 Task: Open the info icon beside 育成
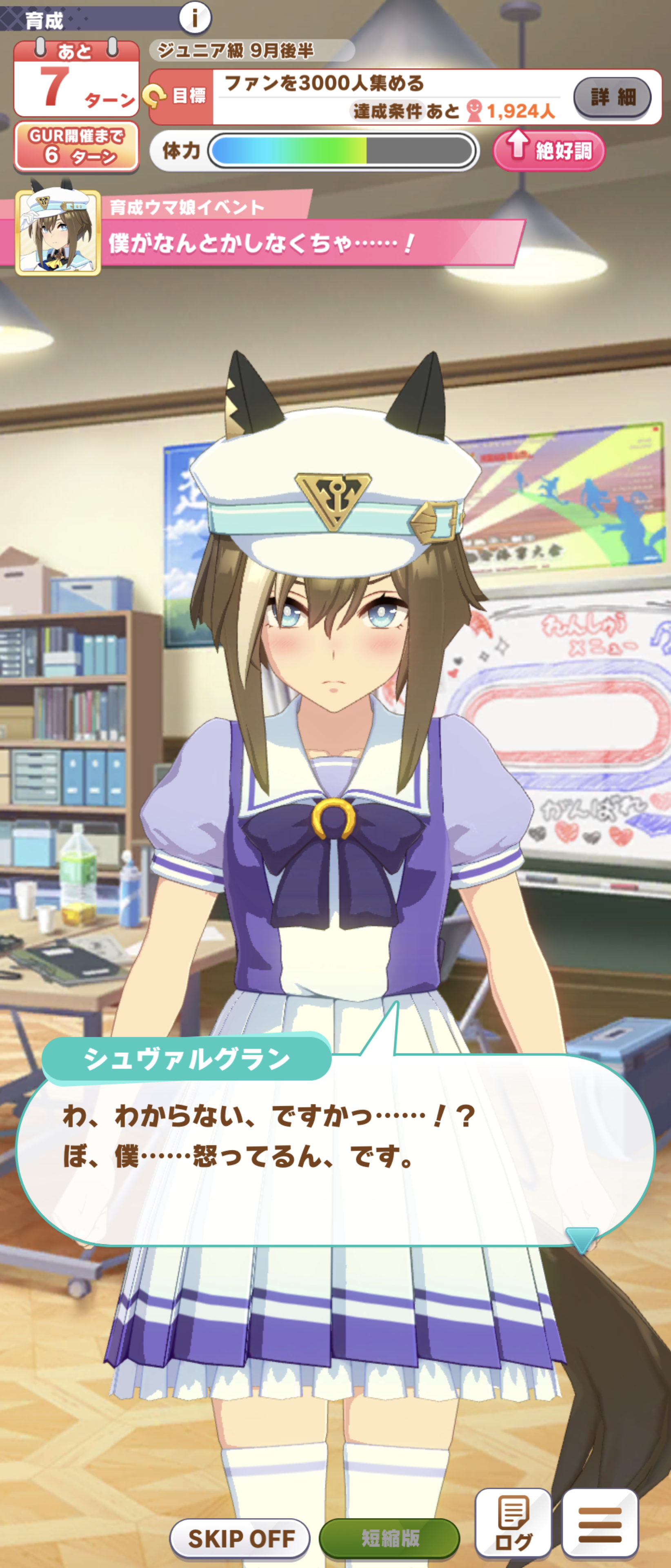coord(195,18)
